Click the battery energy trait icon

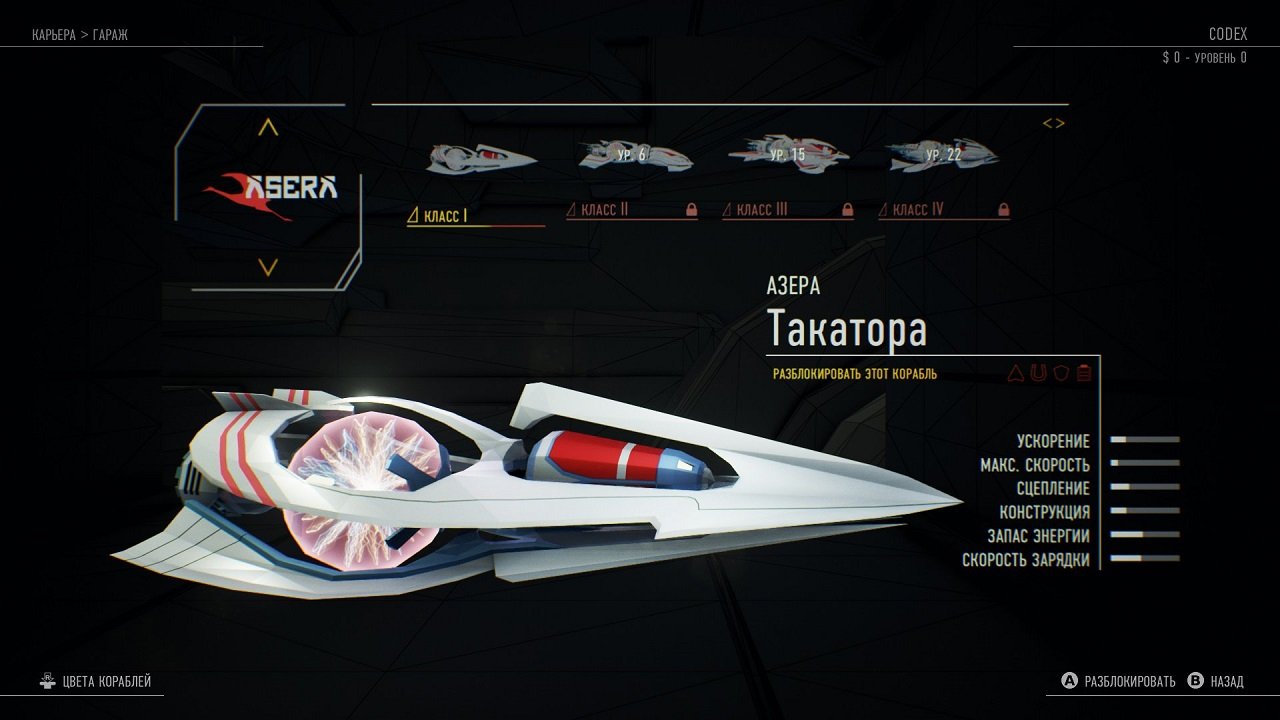[x=1083, y=372]
